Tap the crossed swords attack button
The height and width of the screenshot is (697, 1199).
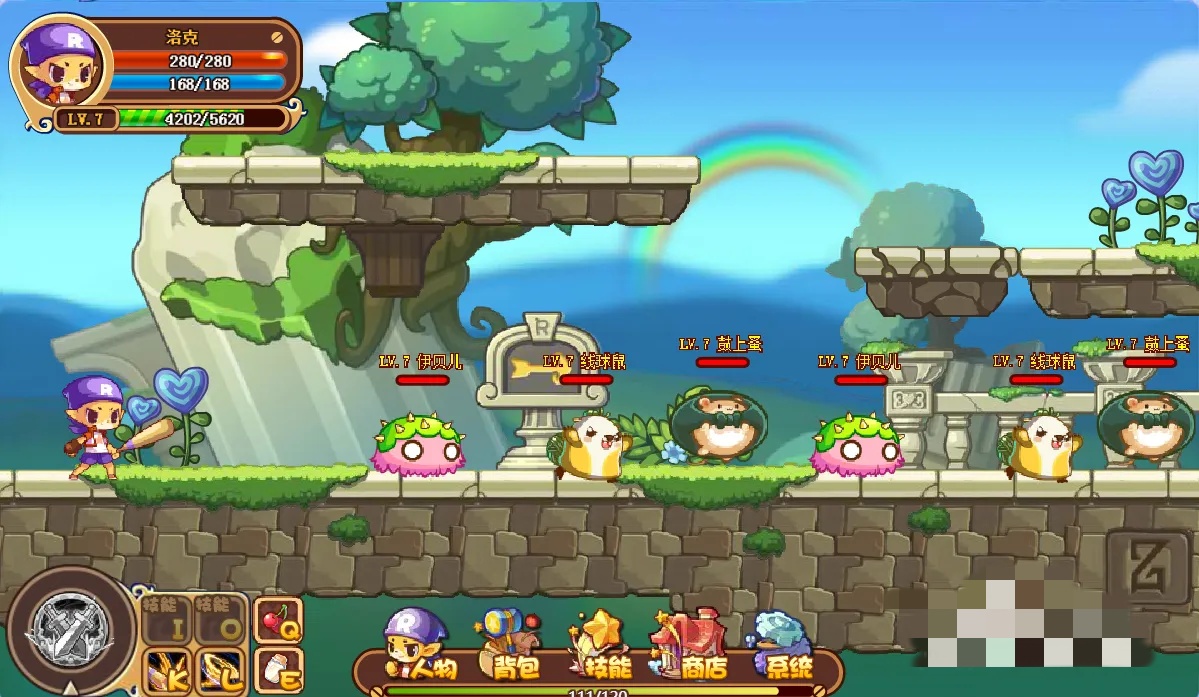pos(70,630)
